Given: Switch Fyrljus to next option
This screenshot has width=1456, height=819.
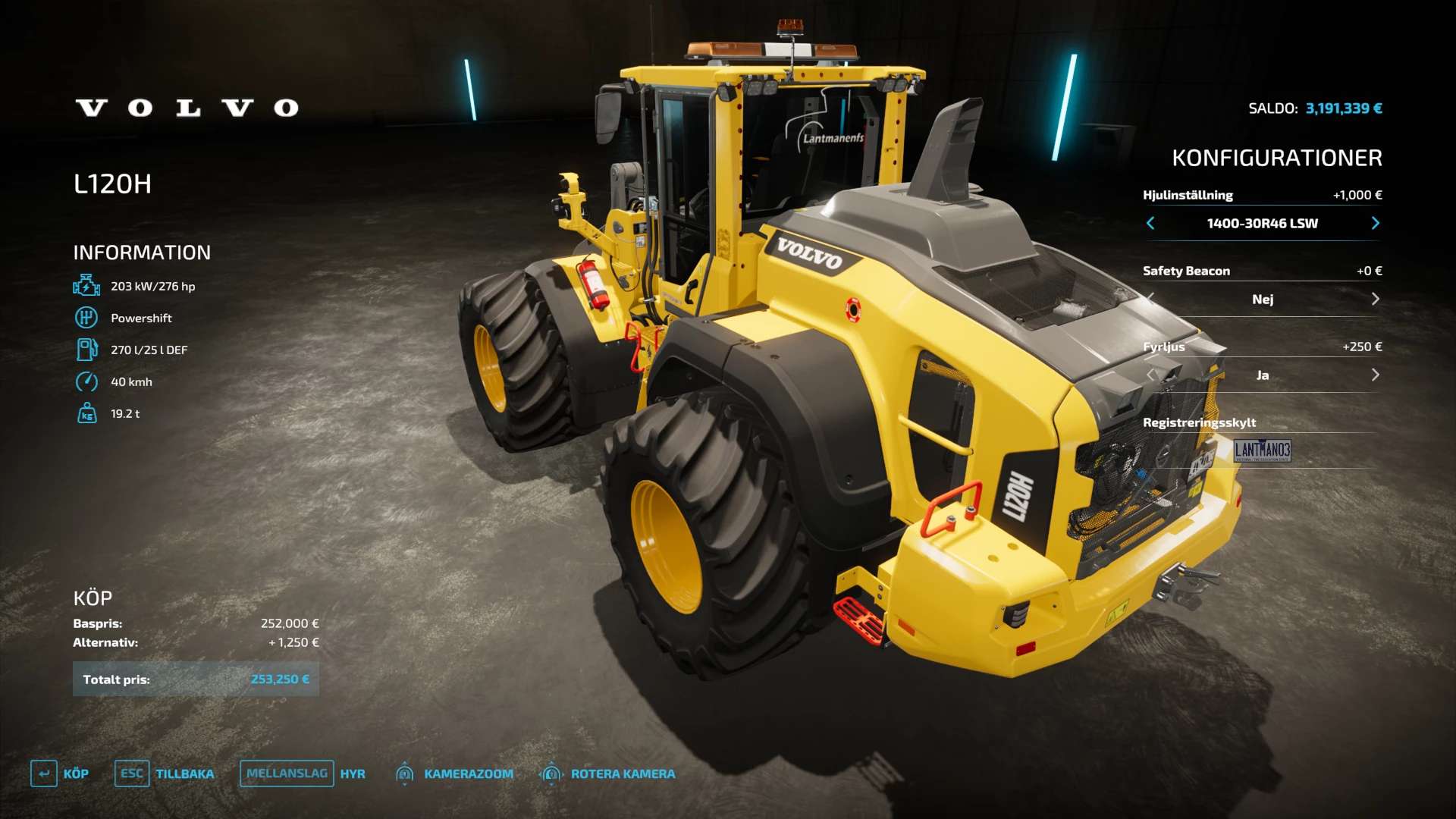Looking at the screenshot, I should click(1375, 375).
